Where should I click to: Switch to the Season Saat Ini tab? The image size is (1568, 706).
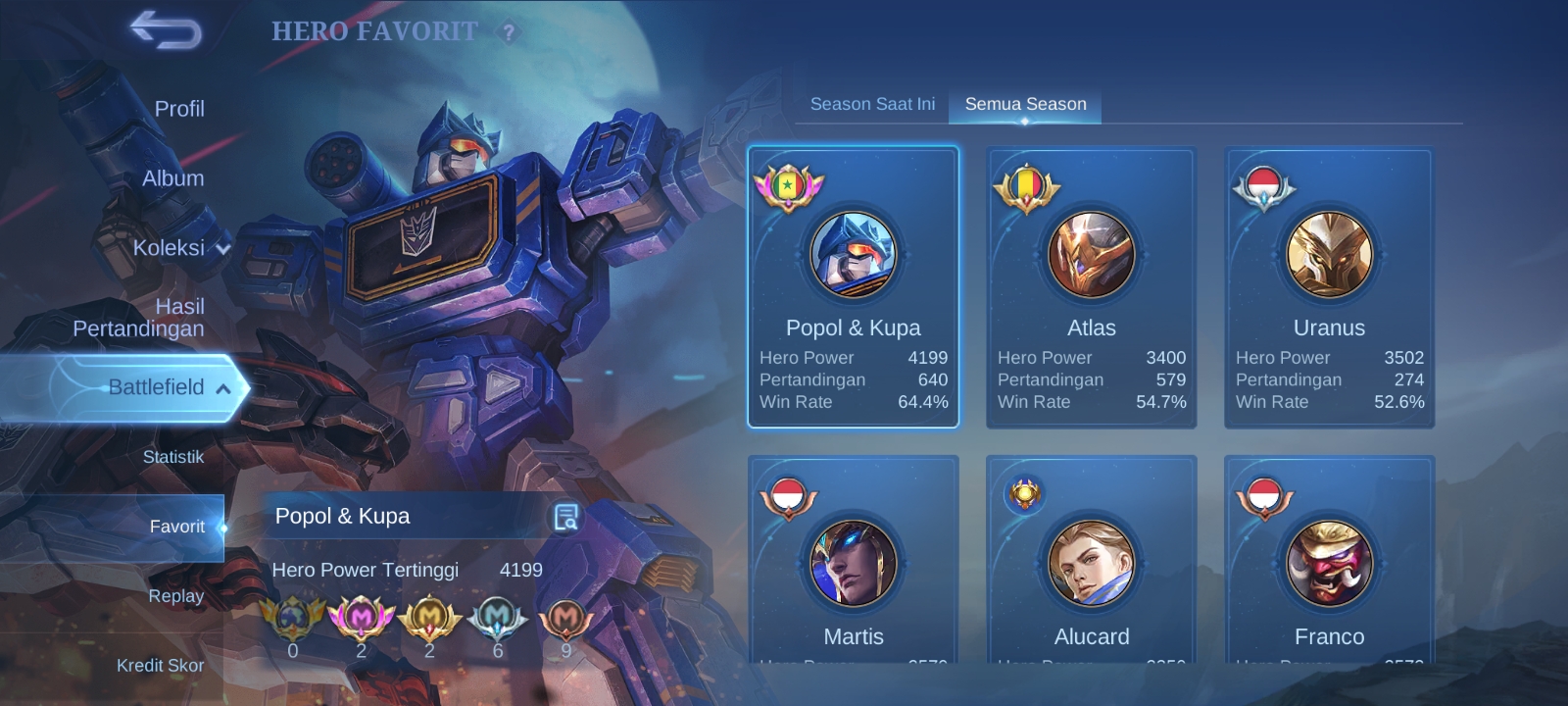coord(872,104)
